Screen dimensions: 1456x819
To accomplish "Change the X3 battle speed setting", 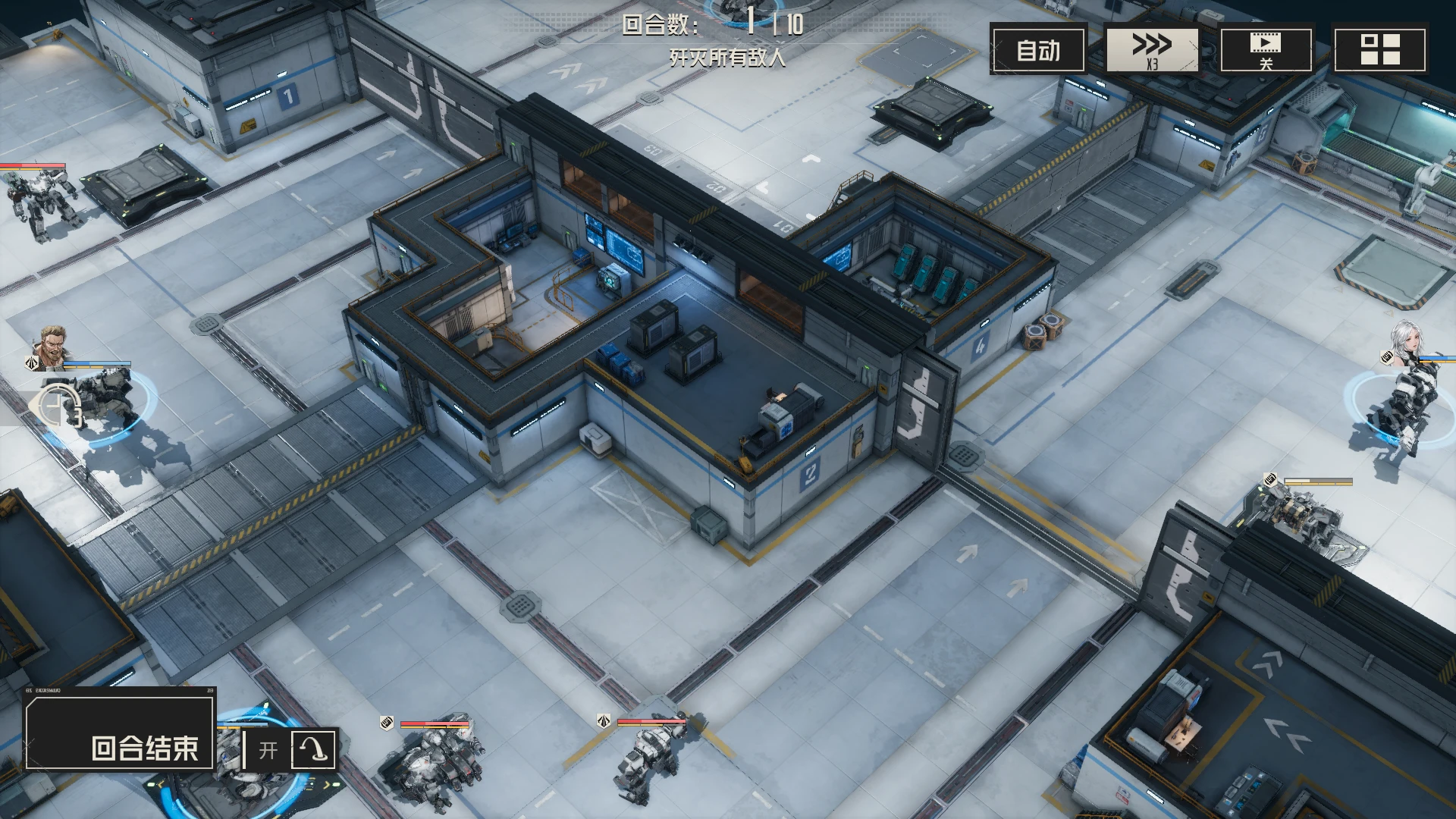I will (x=1152, y=50).
